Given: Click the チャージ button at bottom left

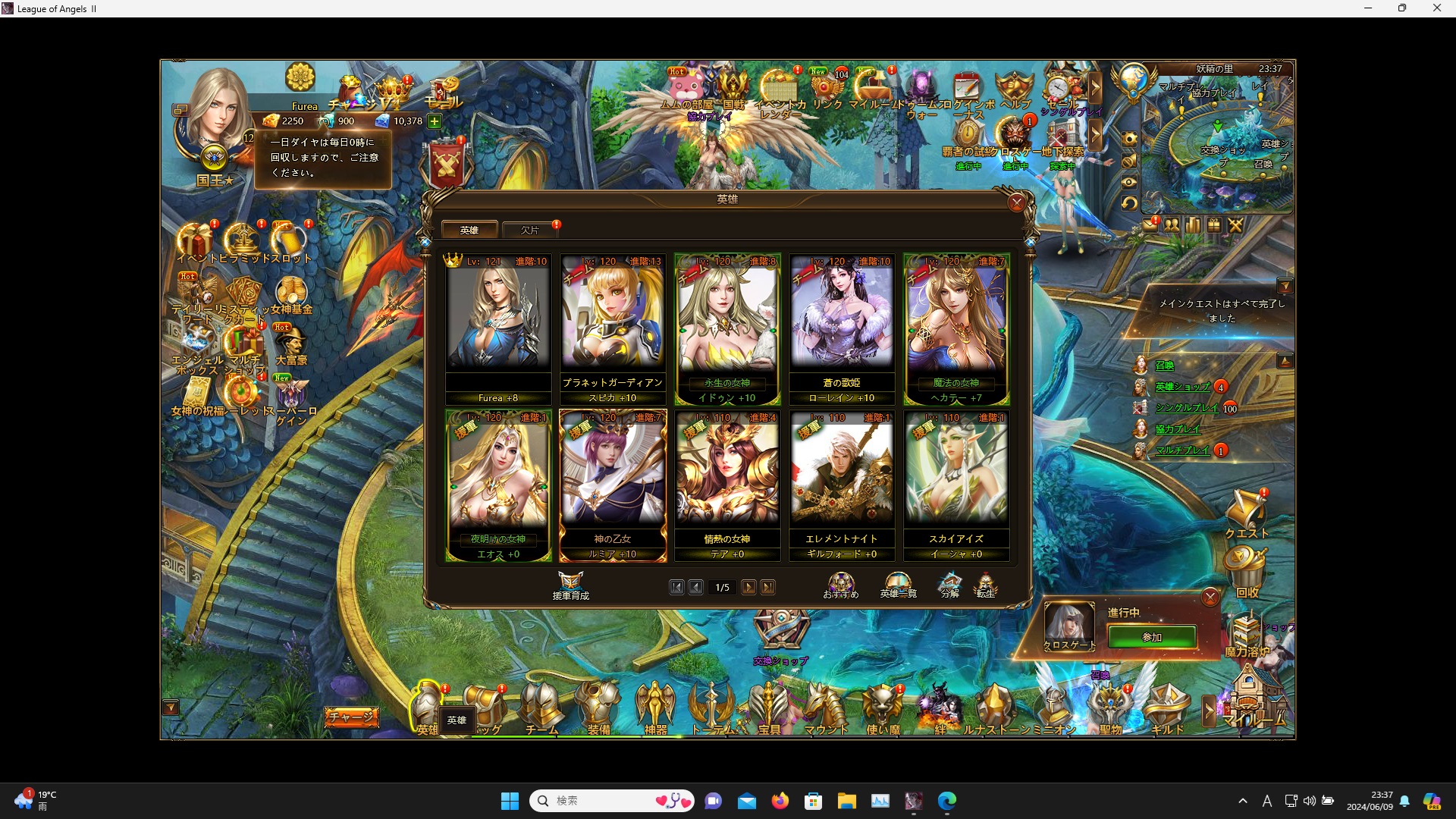Looking at the screenshot, I should coord(351,716).
